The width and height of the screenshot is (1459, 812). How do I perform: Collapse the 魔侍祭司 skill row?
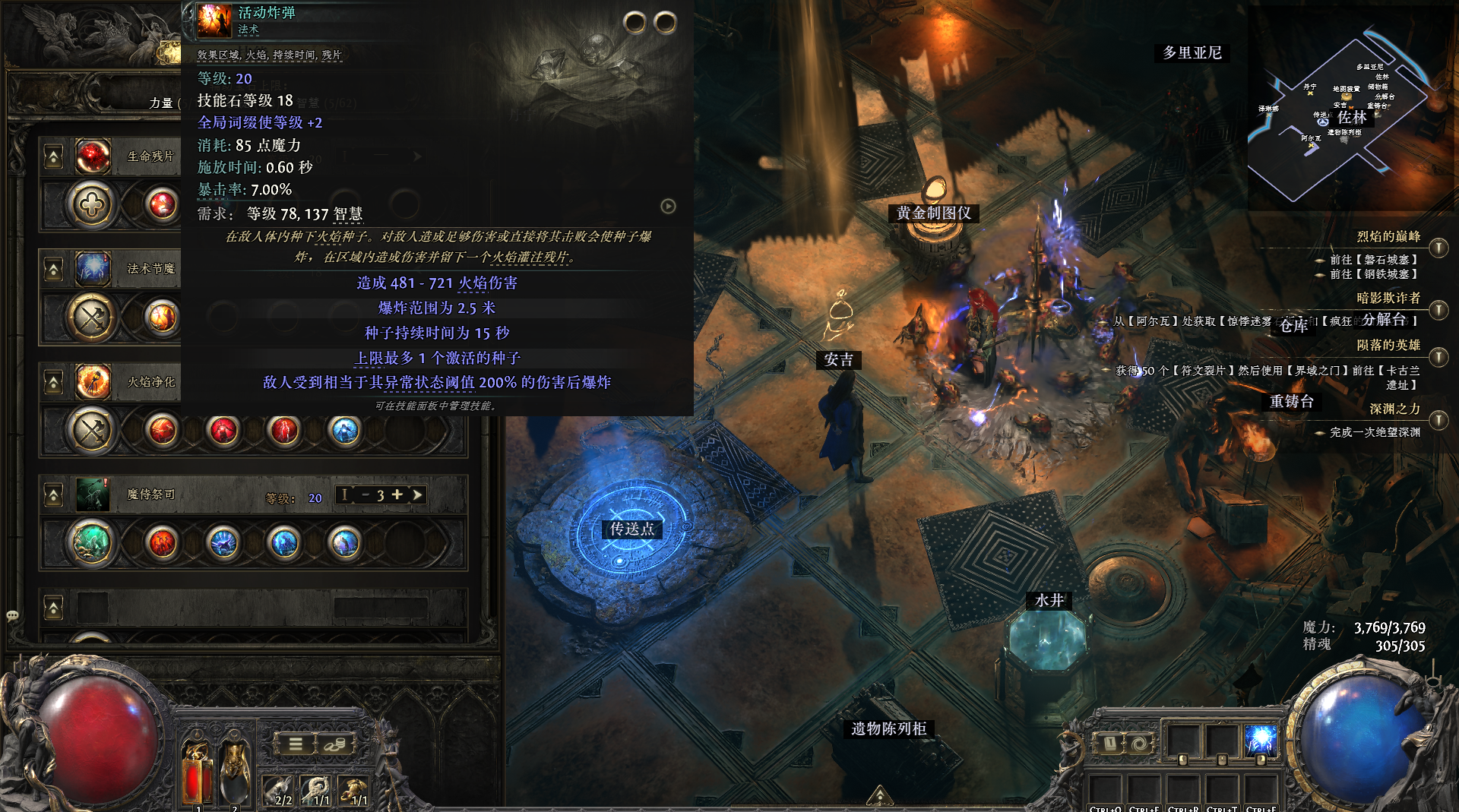click(x=53, y=496)
